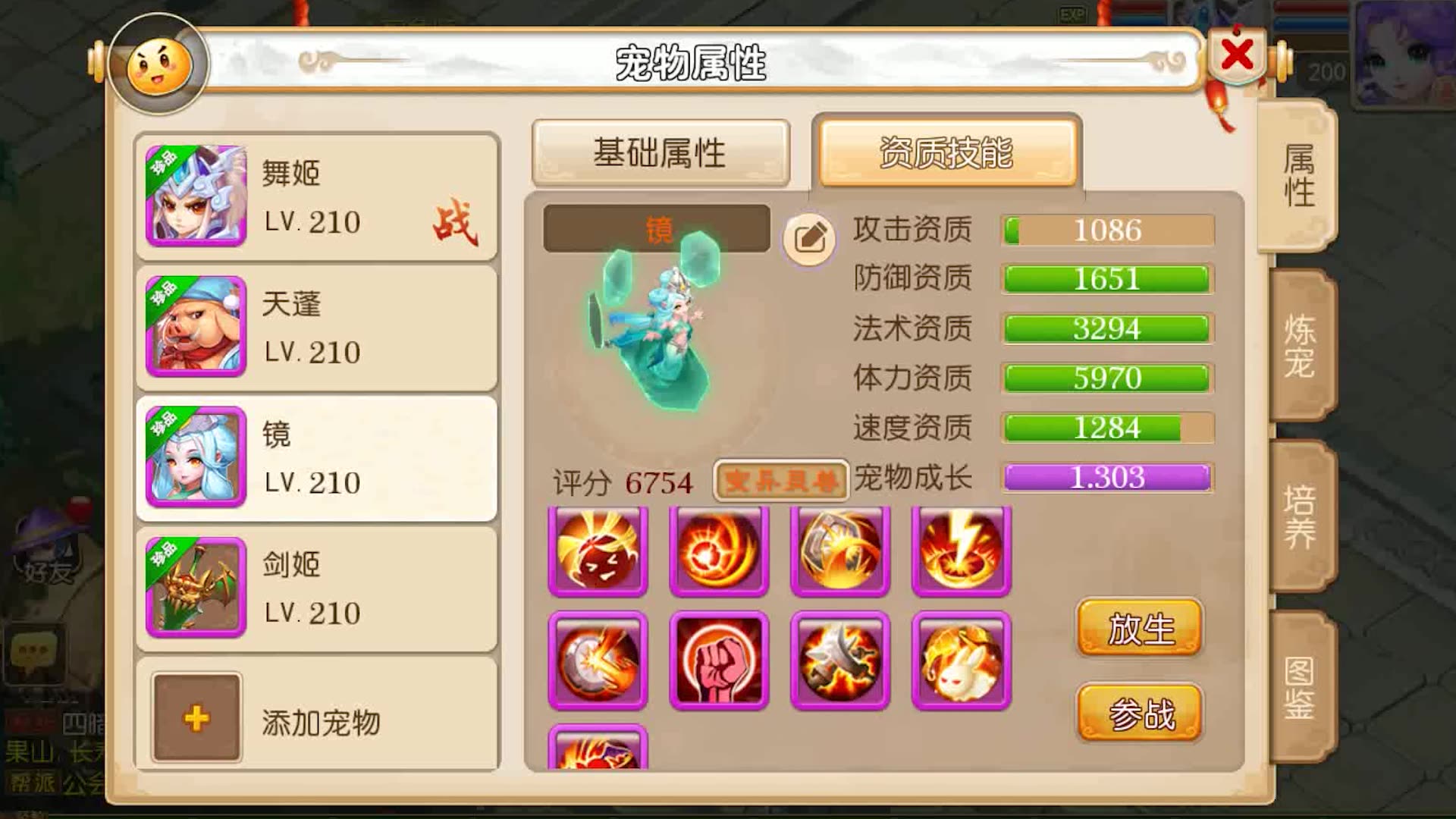This screenshot has width=1456, height=819.
Task: Switch to the 基础属性 tab
Action: click(x=661, y=152)
